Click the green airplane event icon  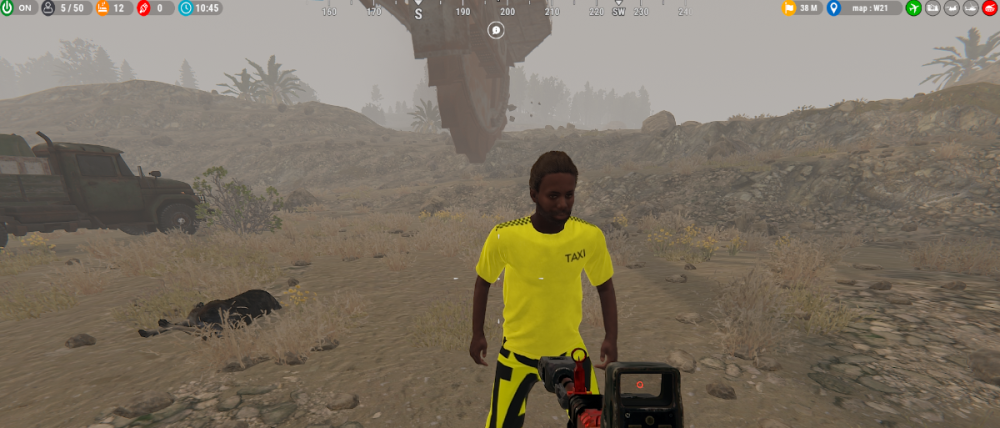click(x=913, y=8)
